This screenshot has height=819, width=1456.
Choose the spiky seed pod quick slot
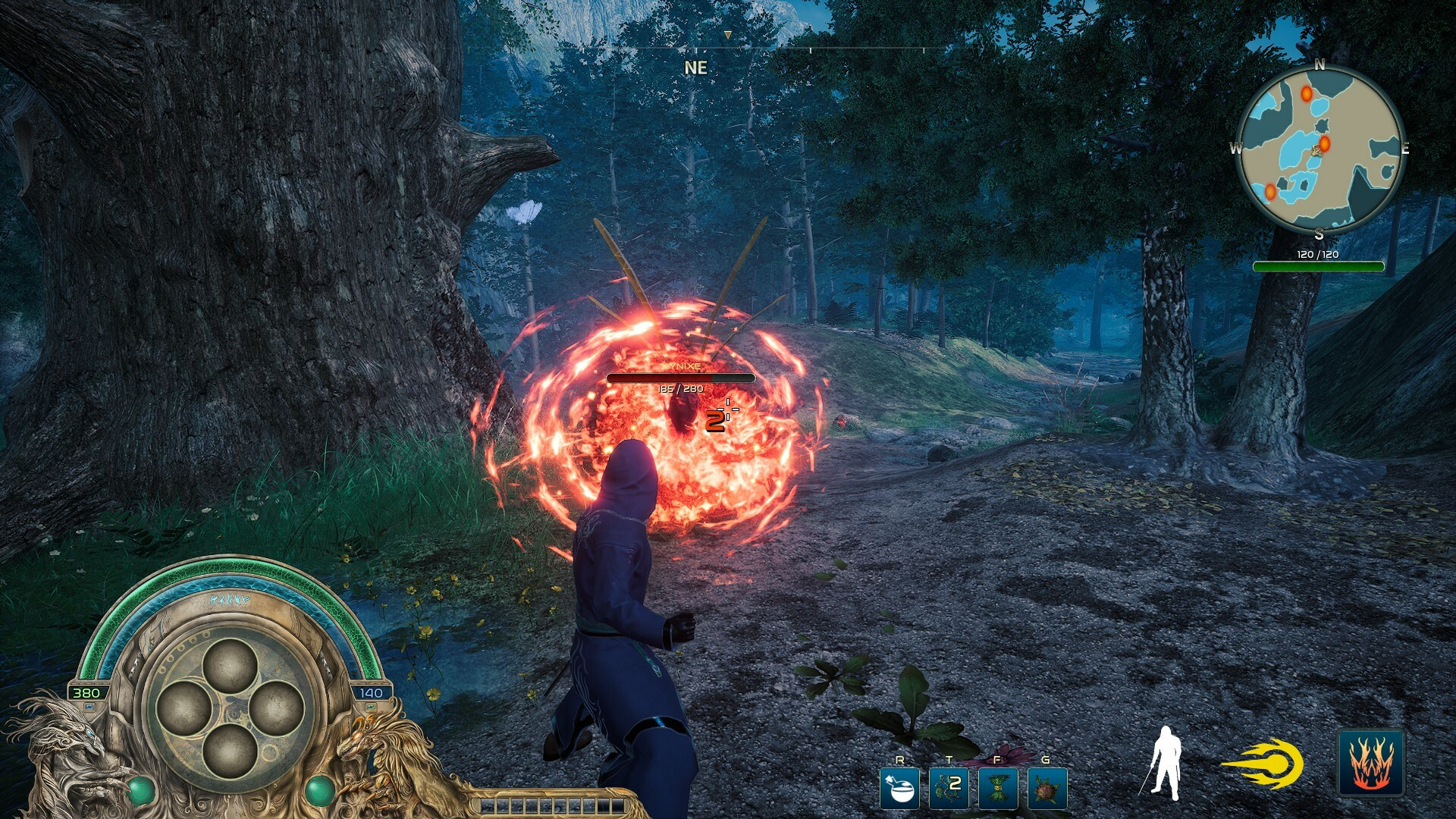pos(1046,788)
